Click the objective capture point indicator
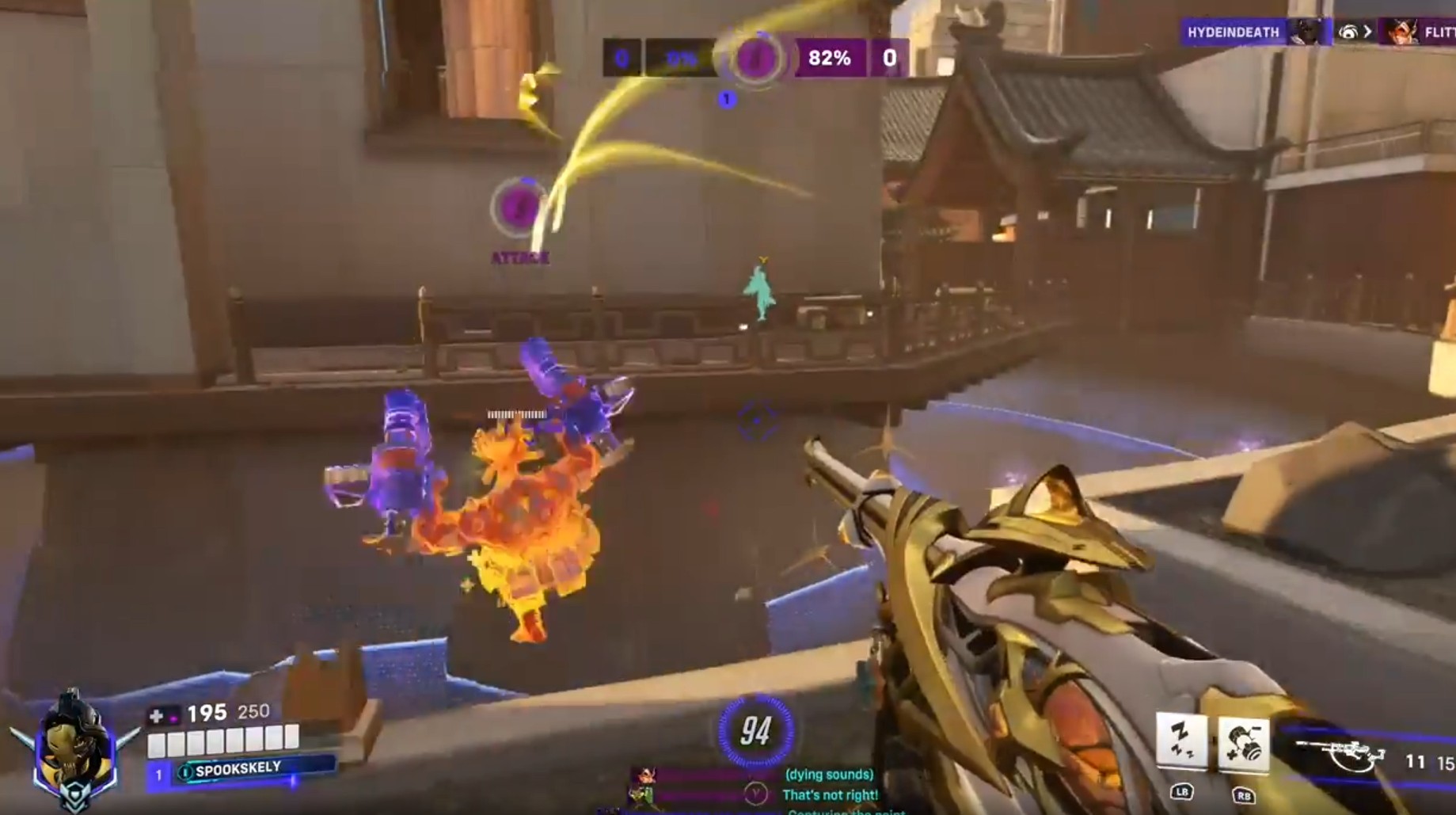Screen dimensions: 1456x815 pyautogui.click(x=756, y=58)
